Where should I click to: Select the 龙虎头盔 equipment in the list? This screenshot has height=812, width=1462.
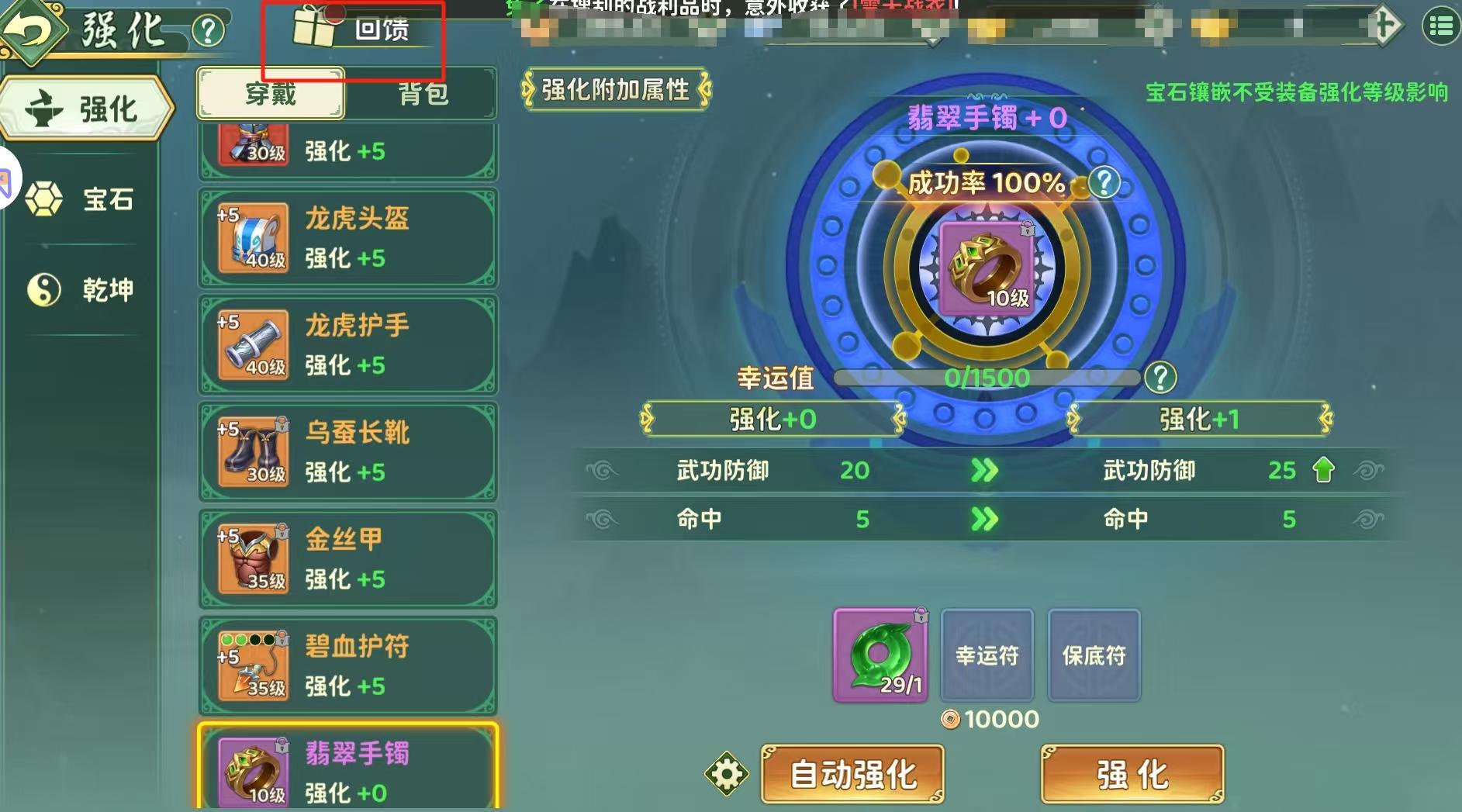[x=348, y=237]
